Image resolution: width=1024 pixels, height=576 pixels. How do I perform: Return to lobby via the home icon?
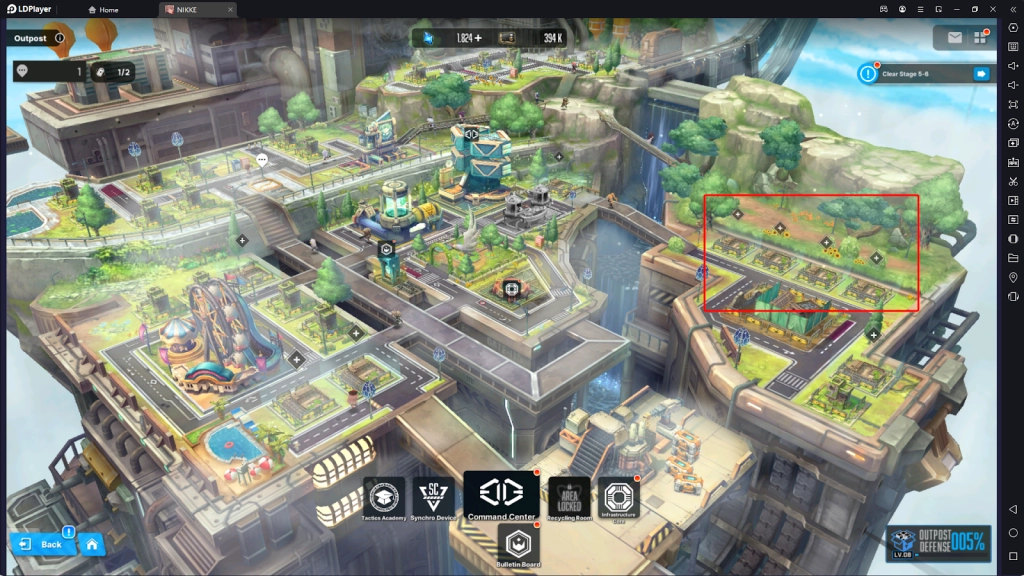pyautogui.click(x=91, y=544)
